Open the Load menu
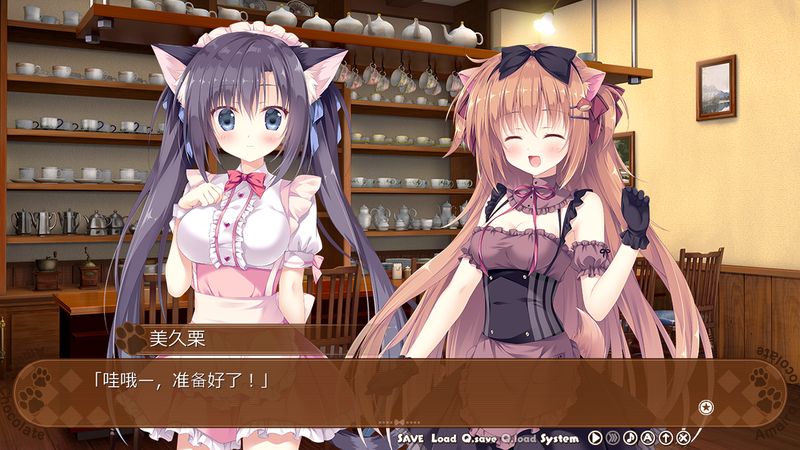800x450 pixels. pyautogui.click(x=444, y=438)
